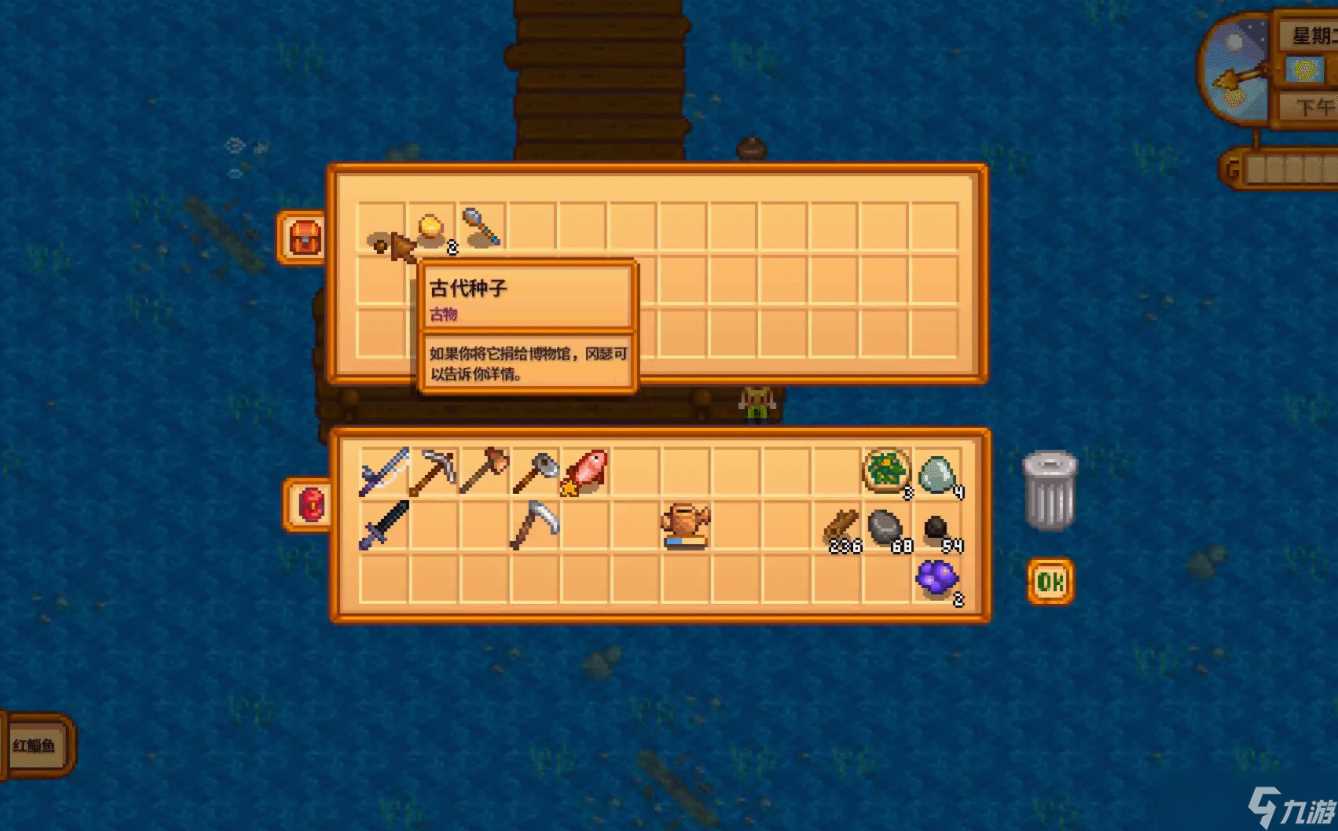The height and width of the screenshot is (831, 1338).
Task: Select the purple ore cluster stack
Action: [x=937, y=578]
